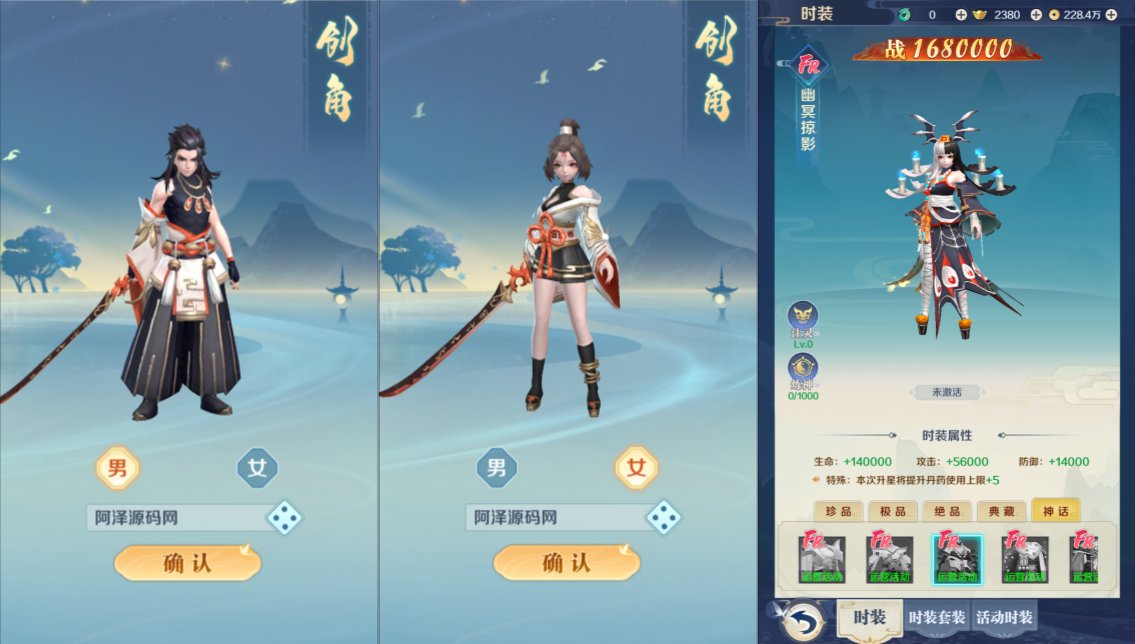Viewport: 1135px width, 644px height.
Task: Buy more coins via the 228.4万 plus button
Action: click(1111, 15)
